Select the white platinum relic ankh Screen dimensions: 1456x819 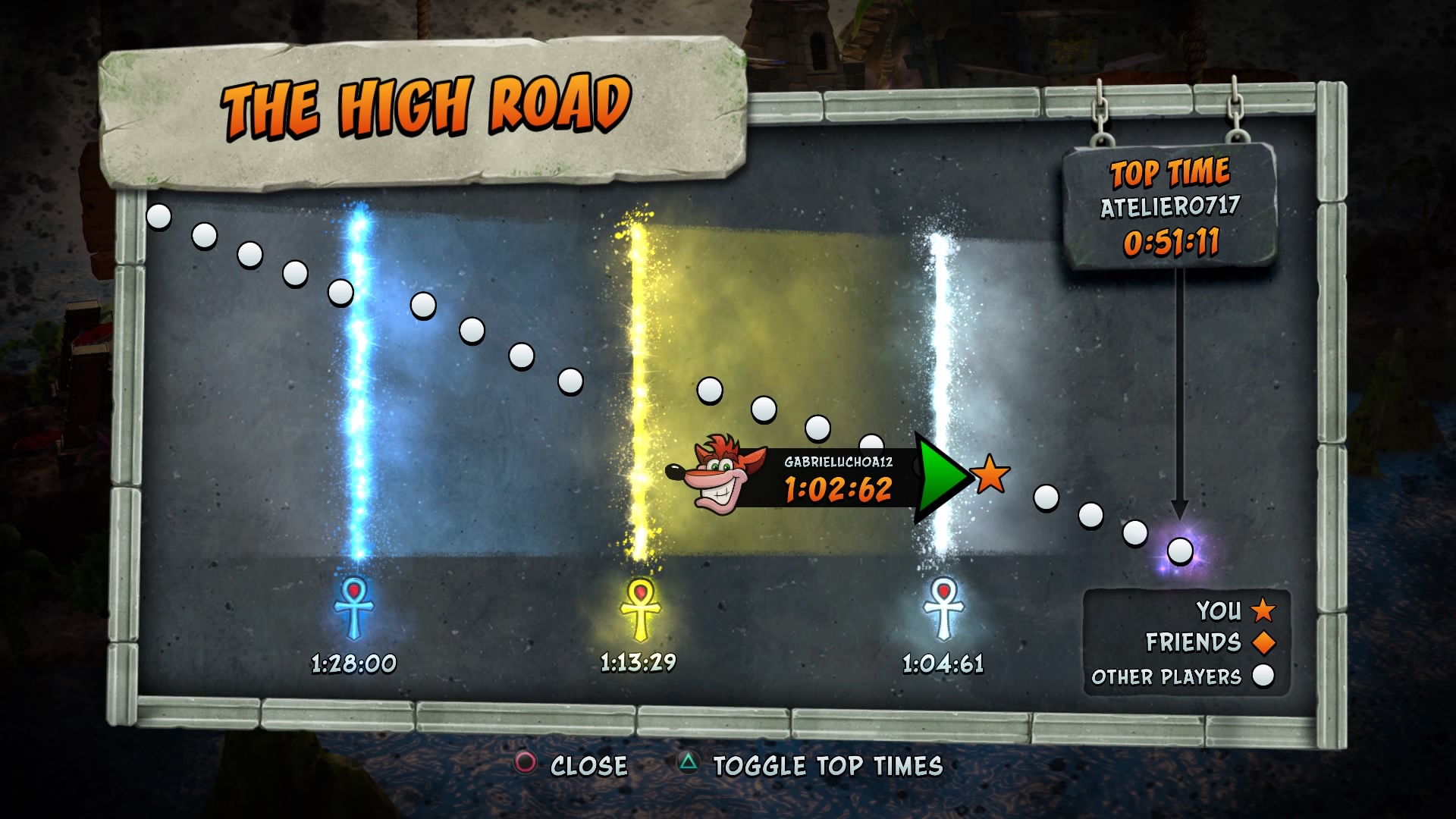tap(943, 608)
